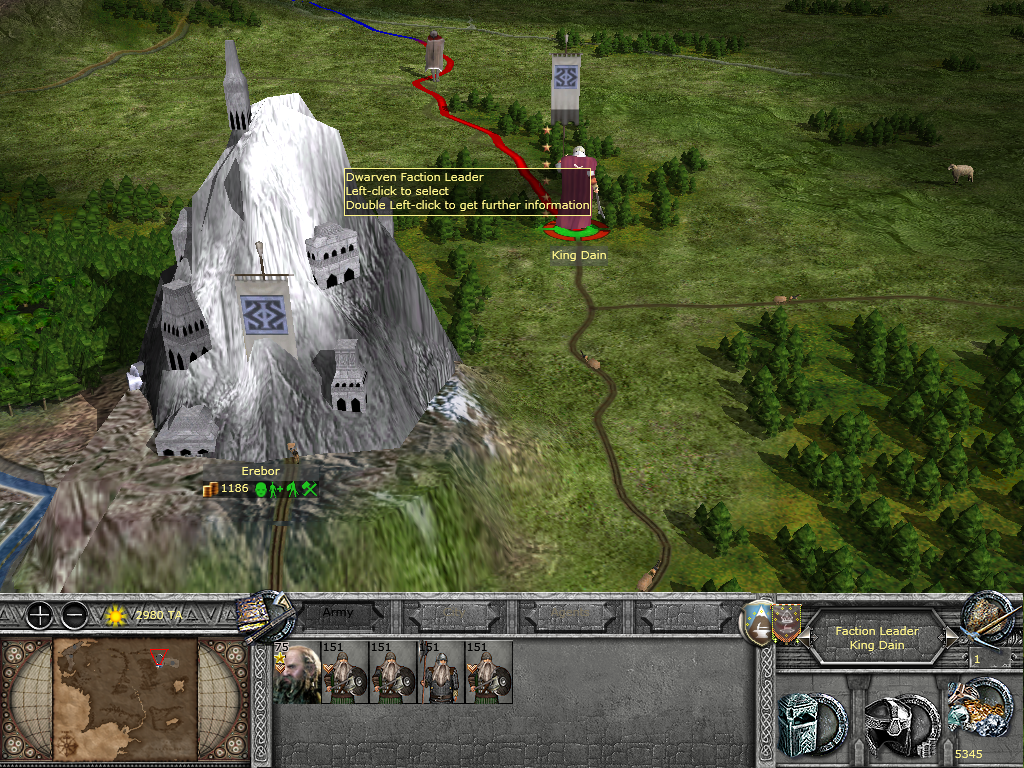Click the small banner icon beside faction shield
This screenshot has height=768, width=1024.
tap(787, 620)
